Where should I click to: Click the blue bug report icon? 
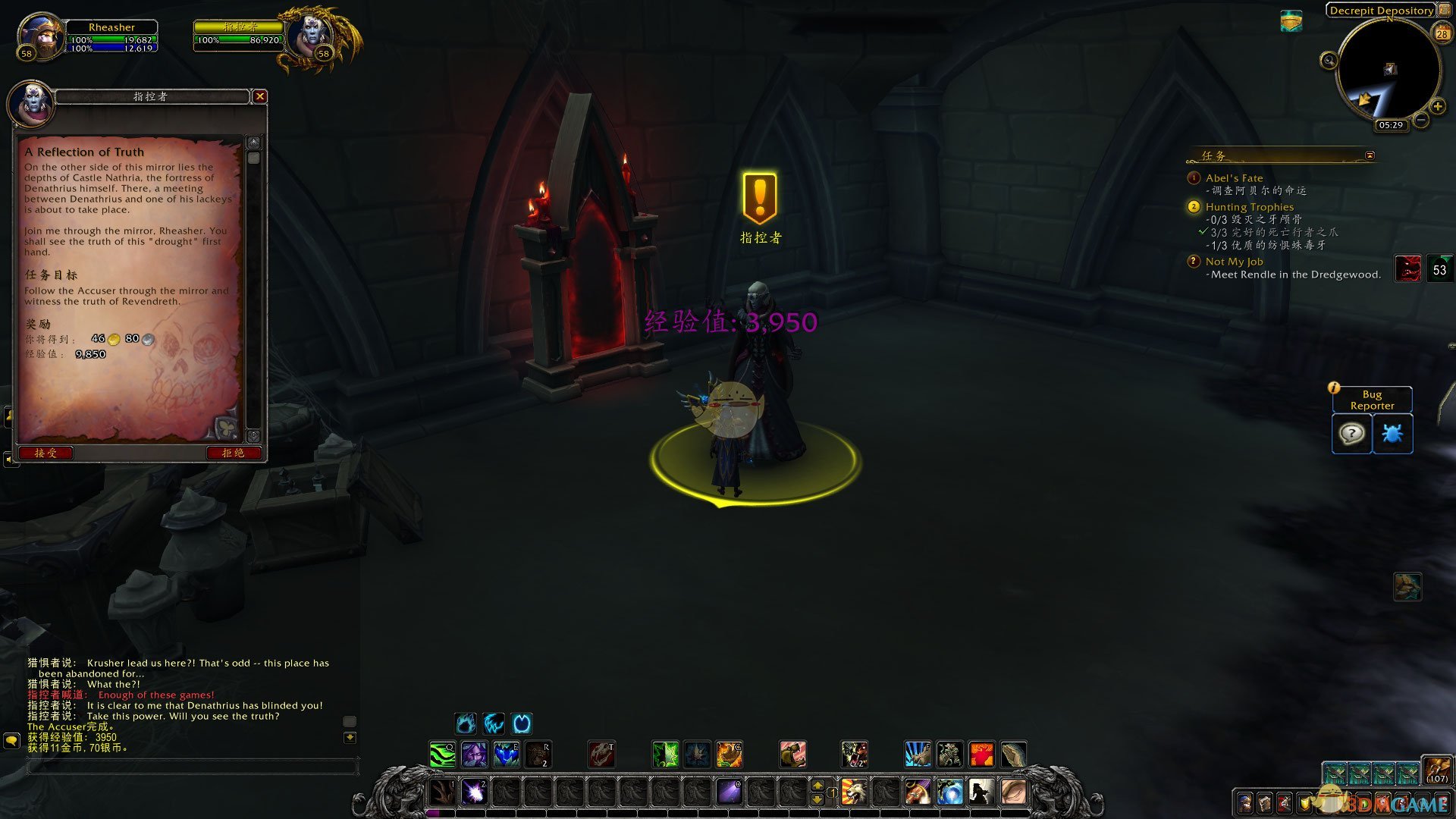(x=1392, y=434)
